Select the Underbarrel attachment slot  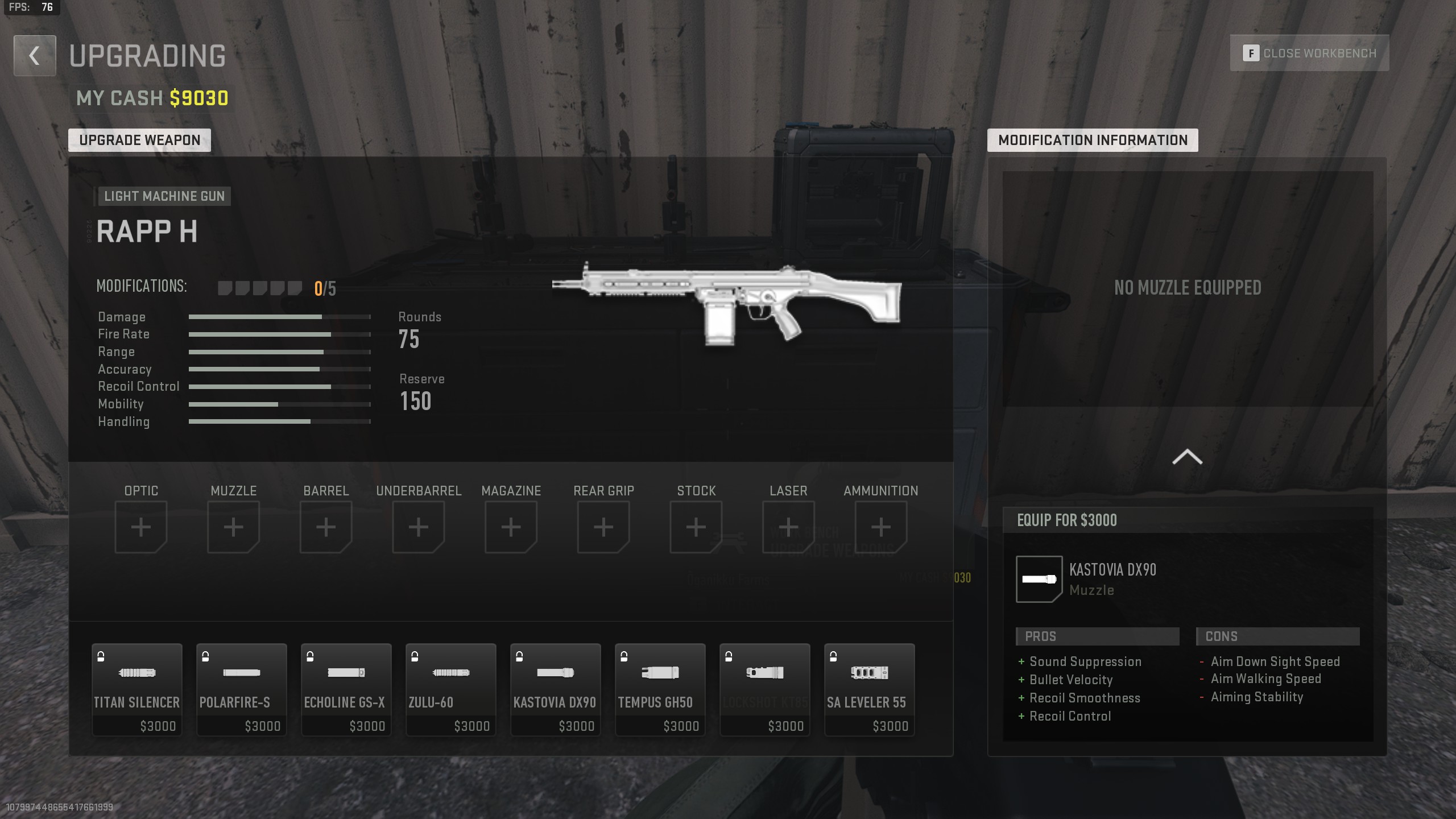419,526
